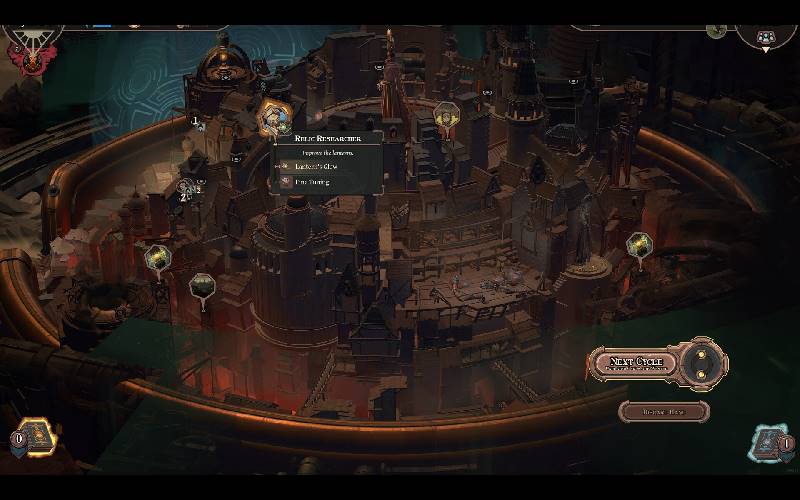Open the blue-glowing book in the bottom-right corner

point(769,443)
